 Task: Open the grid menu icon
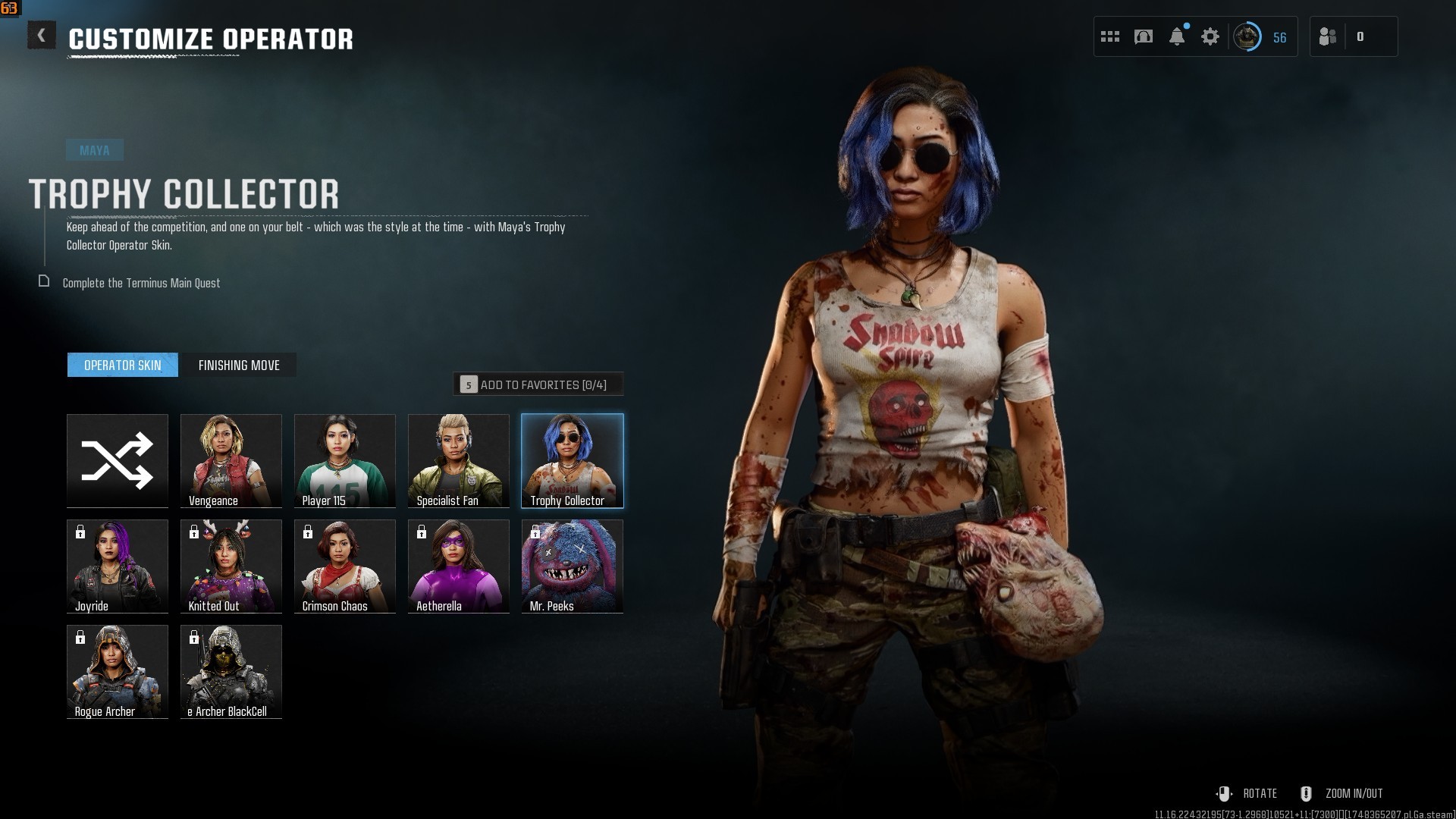[x=1110, y=36]
